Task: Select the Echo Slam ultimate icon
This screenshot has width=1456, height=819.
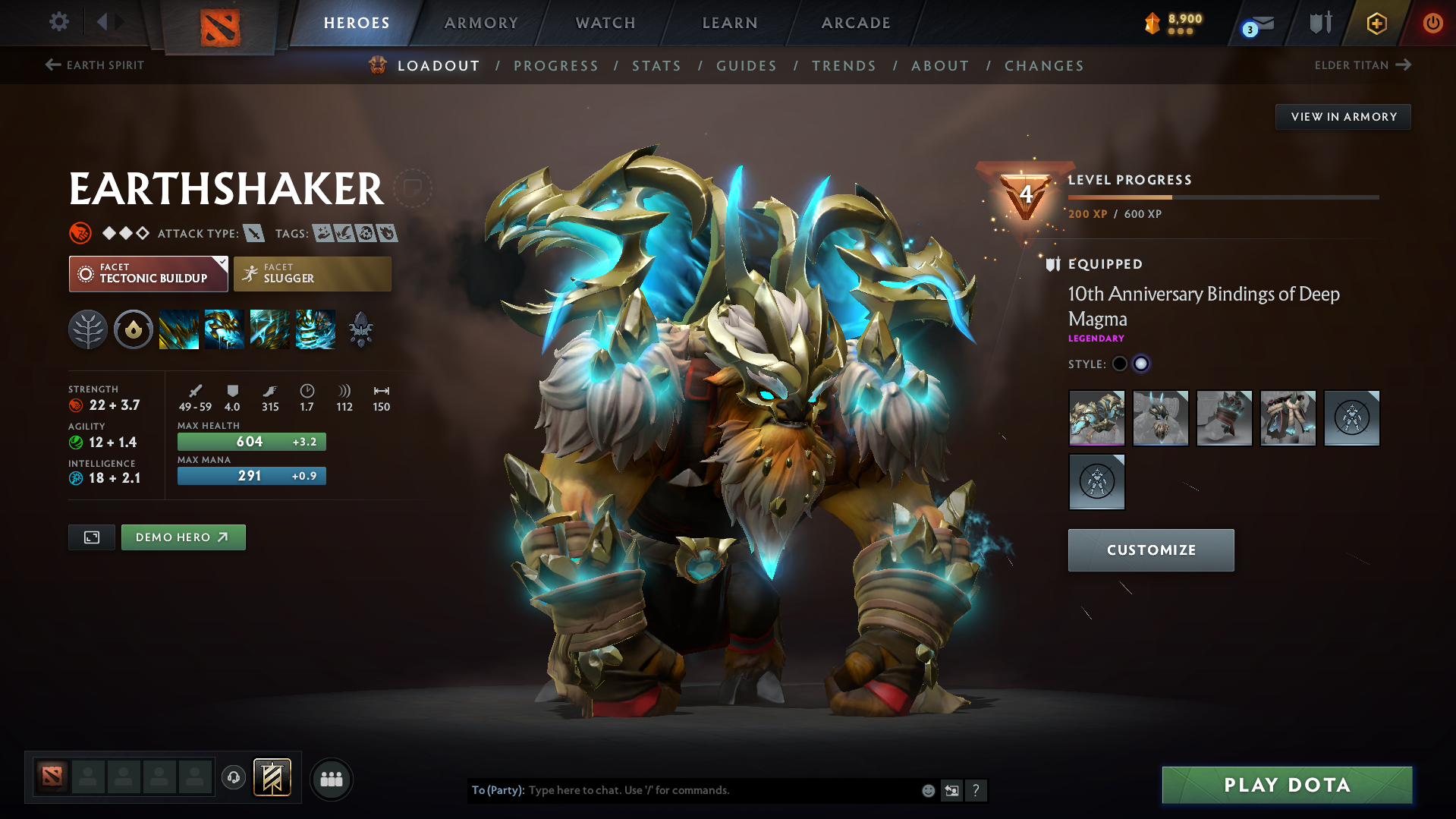Action: click(x=316, y=329)
